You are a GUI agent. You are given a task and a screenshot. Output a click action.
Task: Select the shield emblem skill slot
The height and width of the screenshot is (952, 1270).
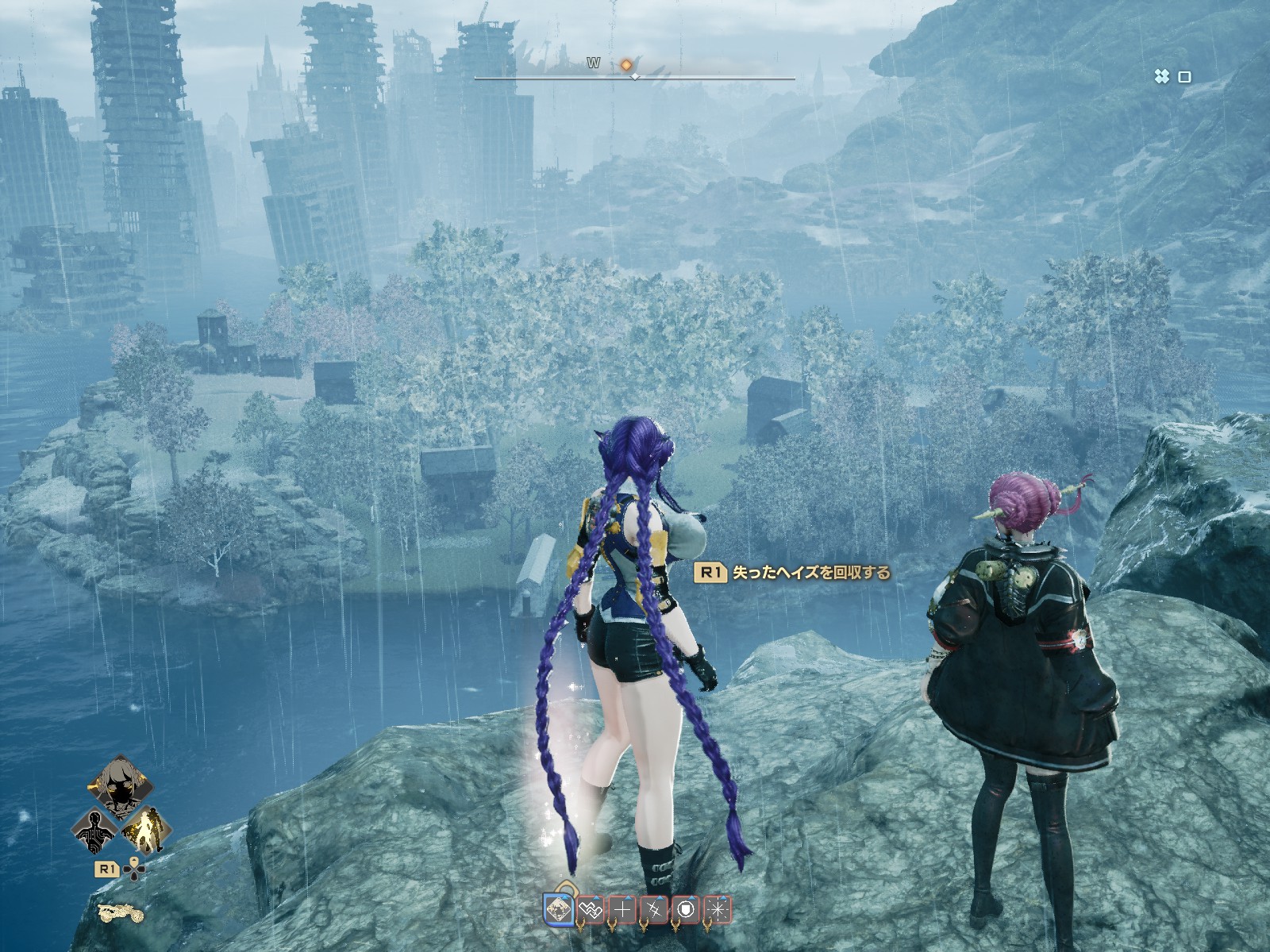click(x=687, y=909)
